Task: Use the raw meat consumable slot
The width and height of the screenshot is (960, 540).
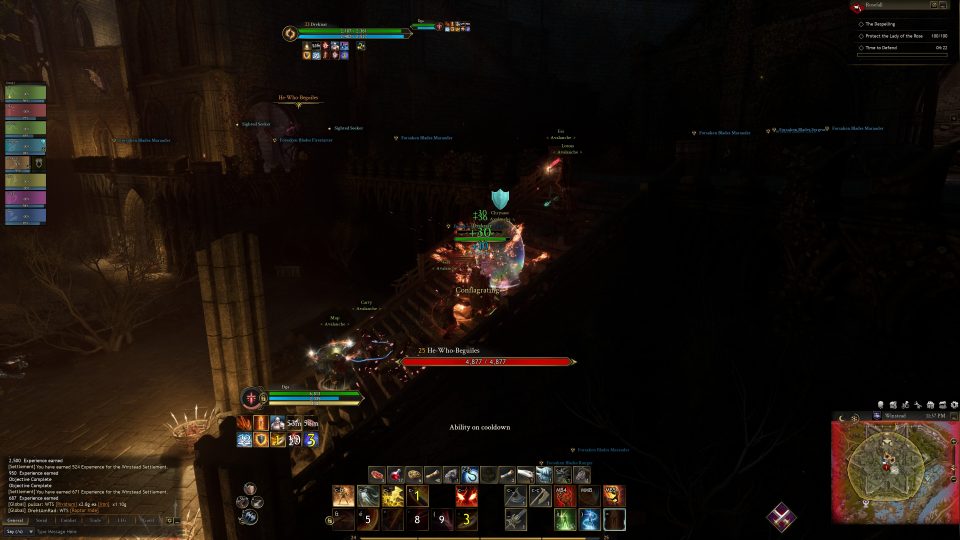Action: click(x=377, y=475)
